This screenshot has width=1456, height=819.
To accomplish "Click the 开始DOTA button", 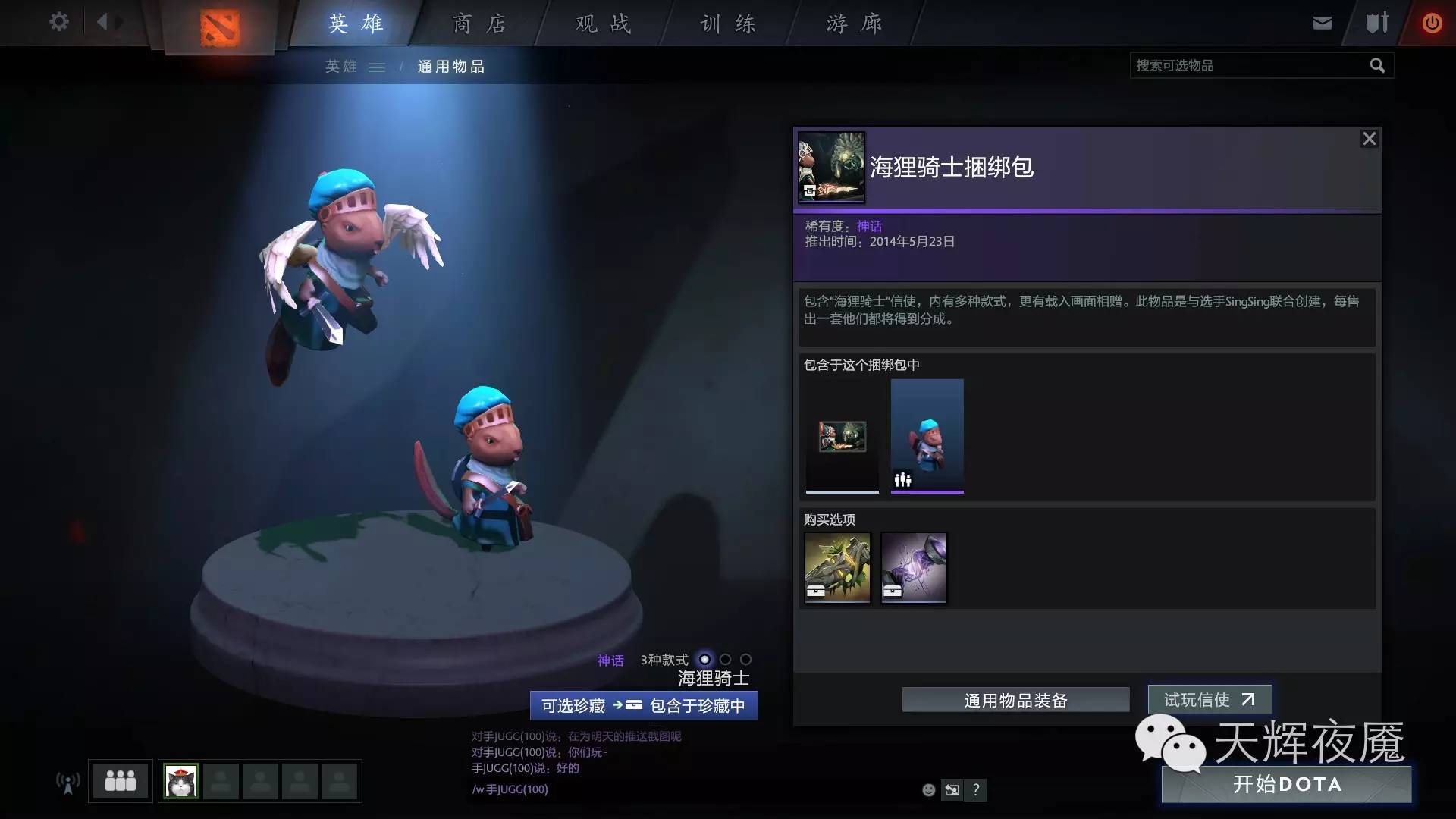I will pyautogui.click(x=1288, y=785).
